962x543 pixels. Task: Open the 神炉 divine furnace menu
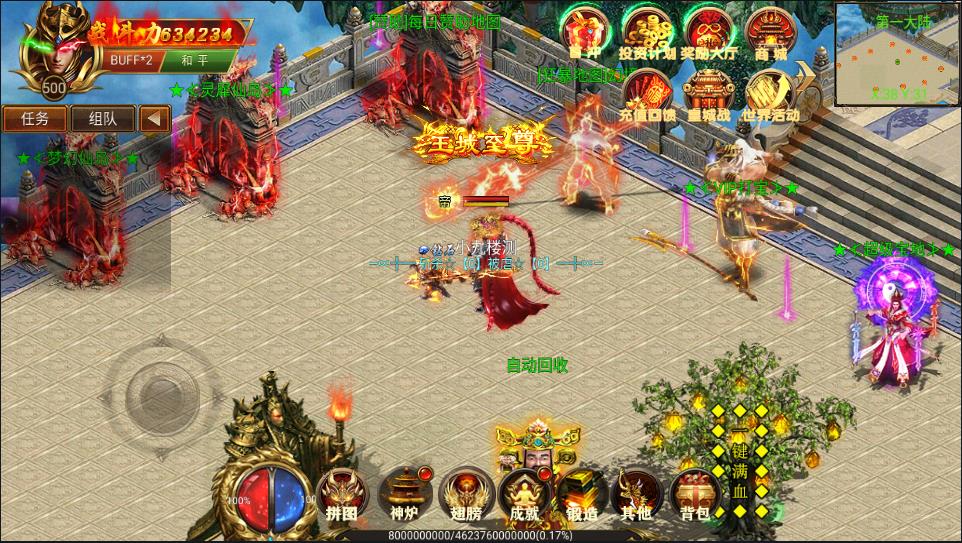401,494
